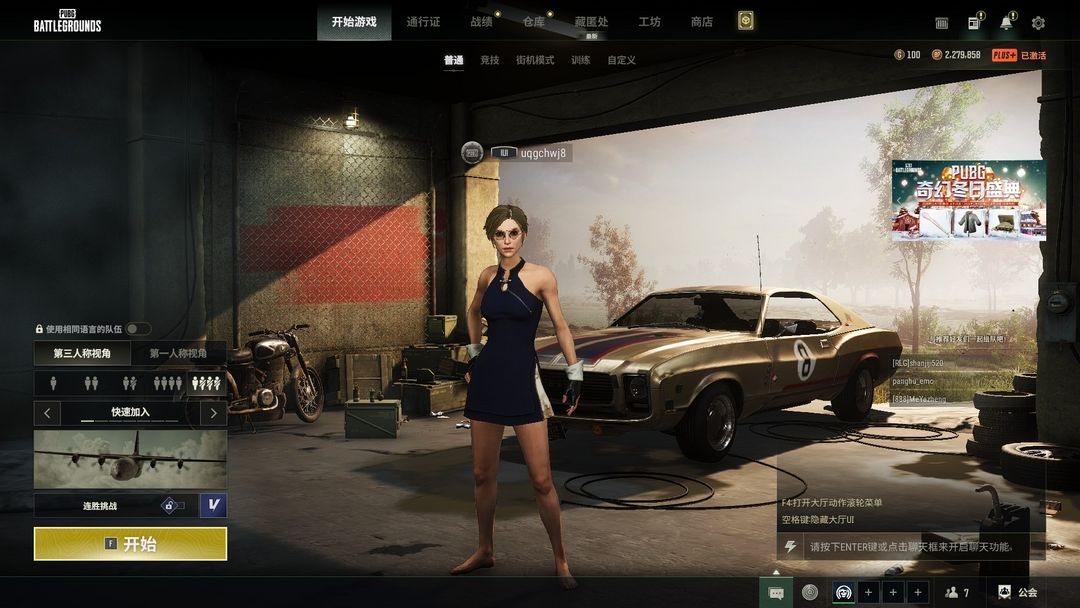Open the news icon beside the bell
Viewport: 1080px width, 608px height.
pos(973,23)
